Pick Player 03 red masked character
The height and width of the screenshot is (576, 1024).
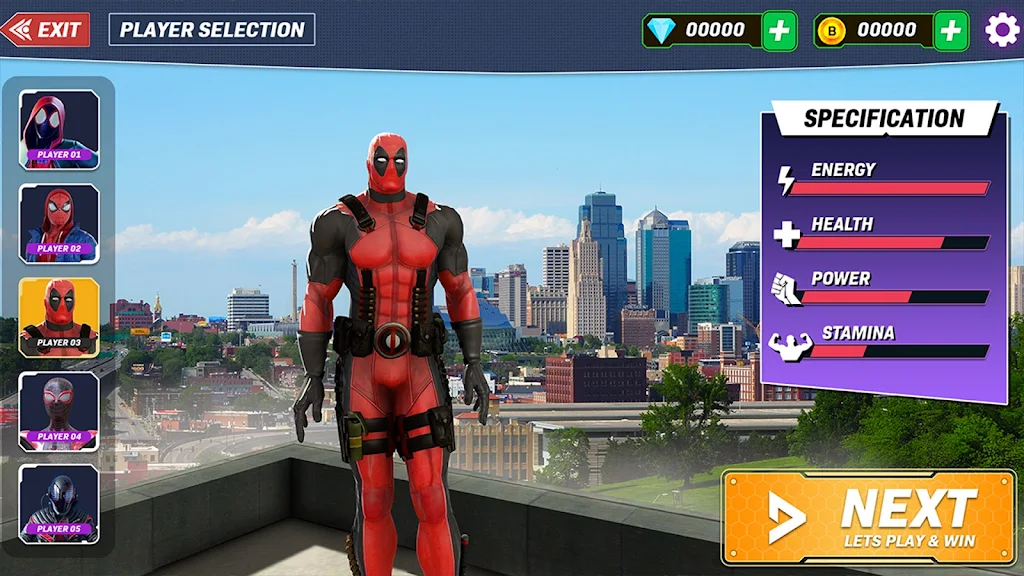coord(59,317)
